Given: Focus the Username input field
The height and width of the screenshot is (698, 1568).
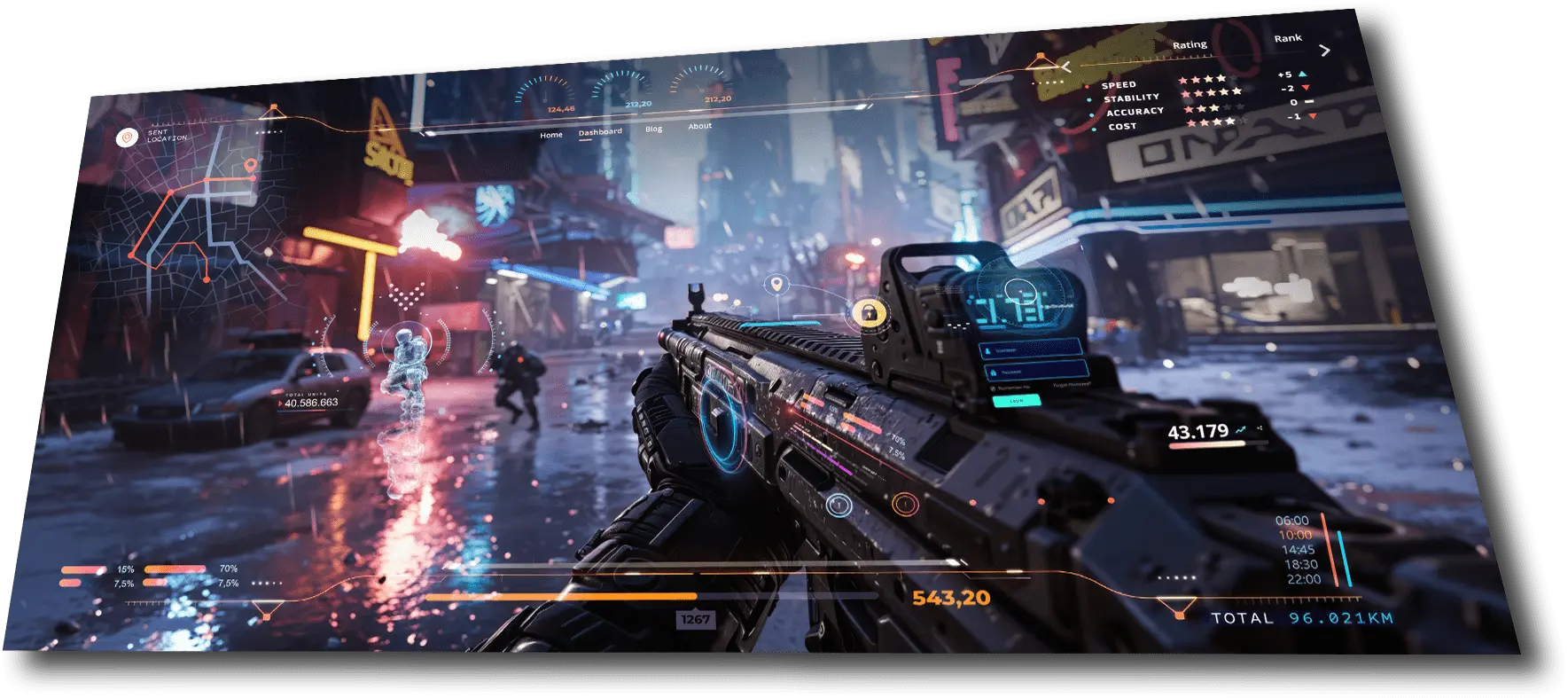Looking at the screenshot, I should coord(1032,349).
